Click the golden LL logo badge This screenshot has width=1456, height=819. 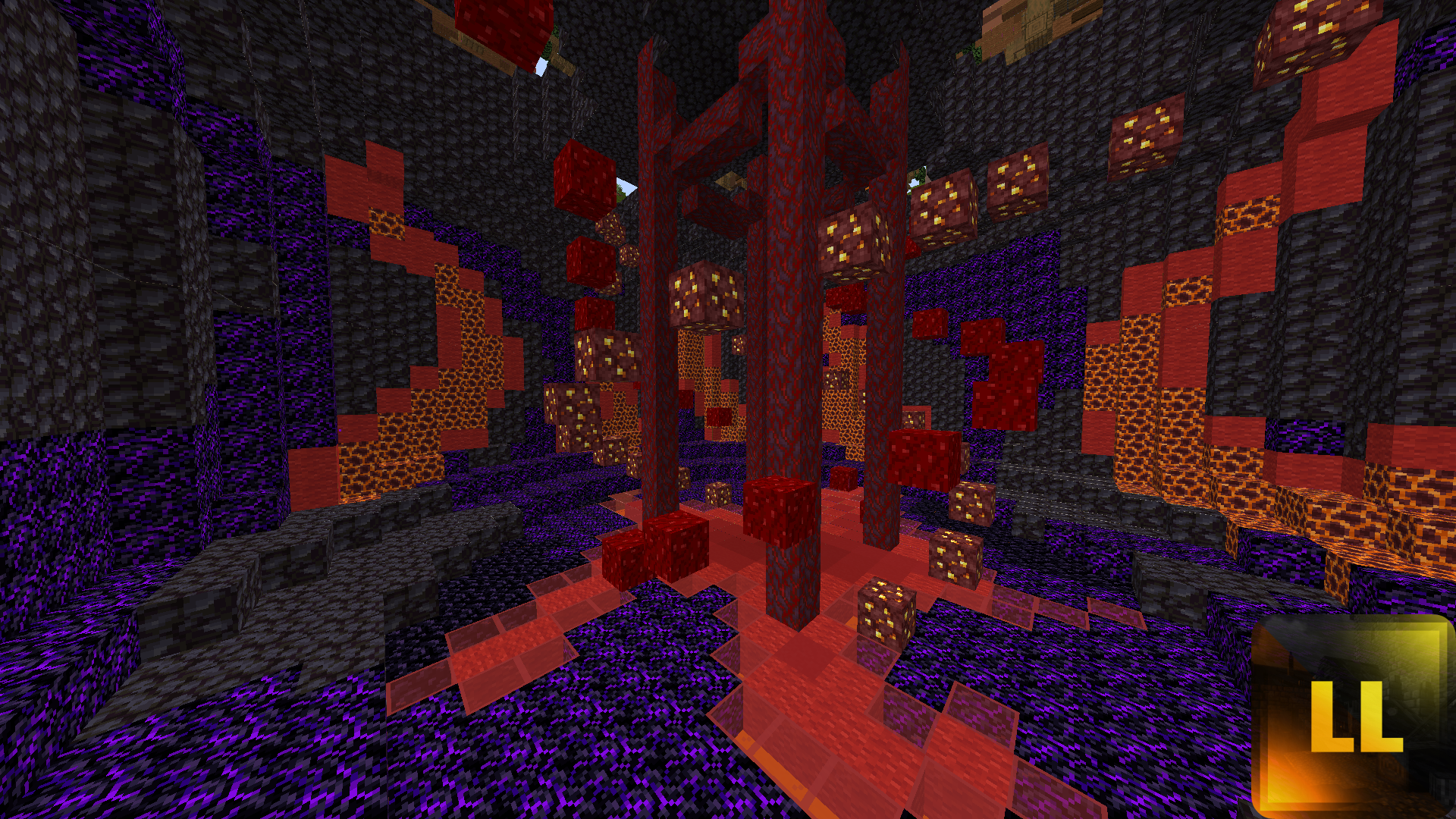1353,716
